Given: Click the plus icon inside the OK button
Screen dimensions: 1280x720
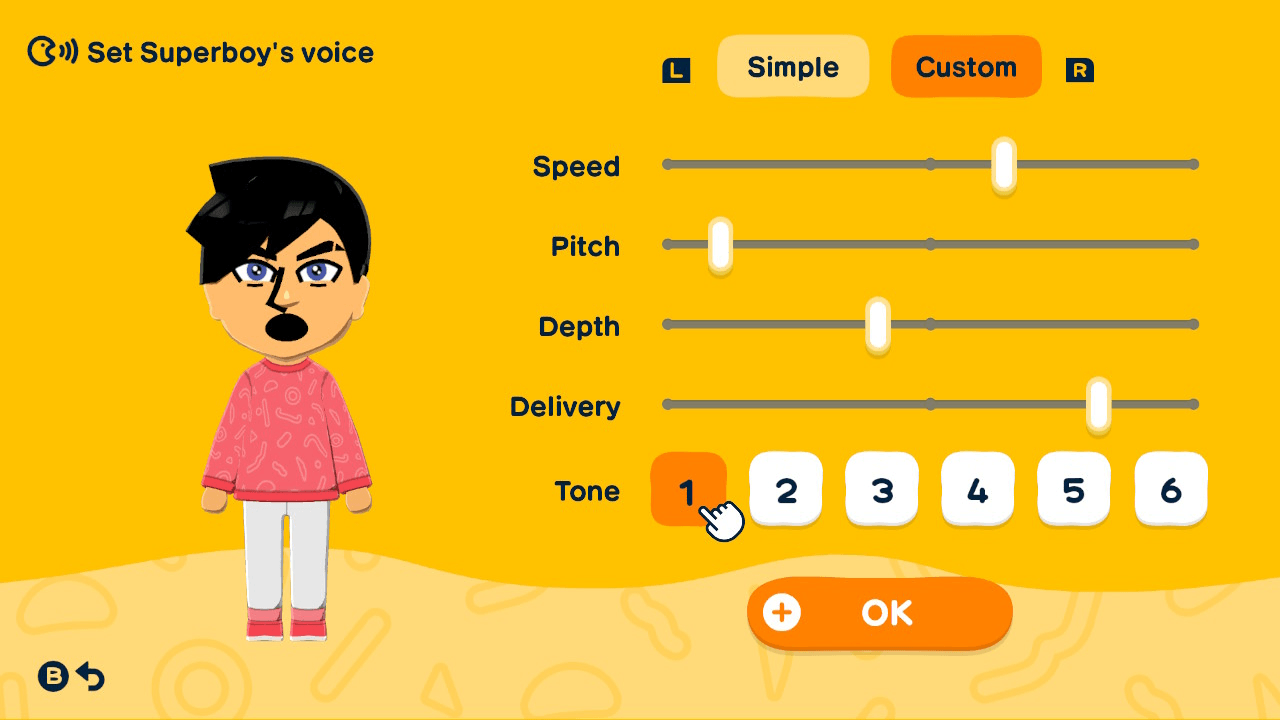Looking at the screenshot, I should click(784, 613).
